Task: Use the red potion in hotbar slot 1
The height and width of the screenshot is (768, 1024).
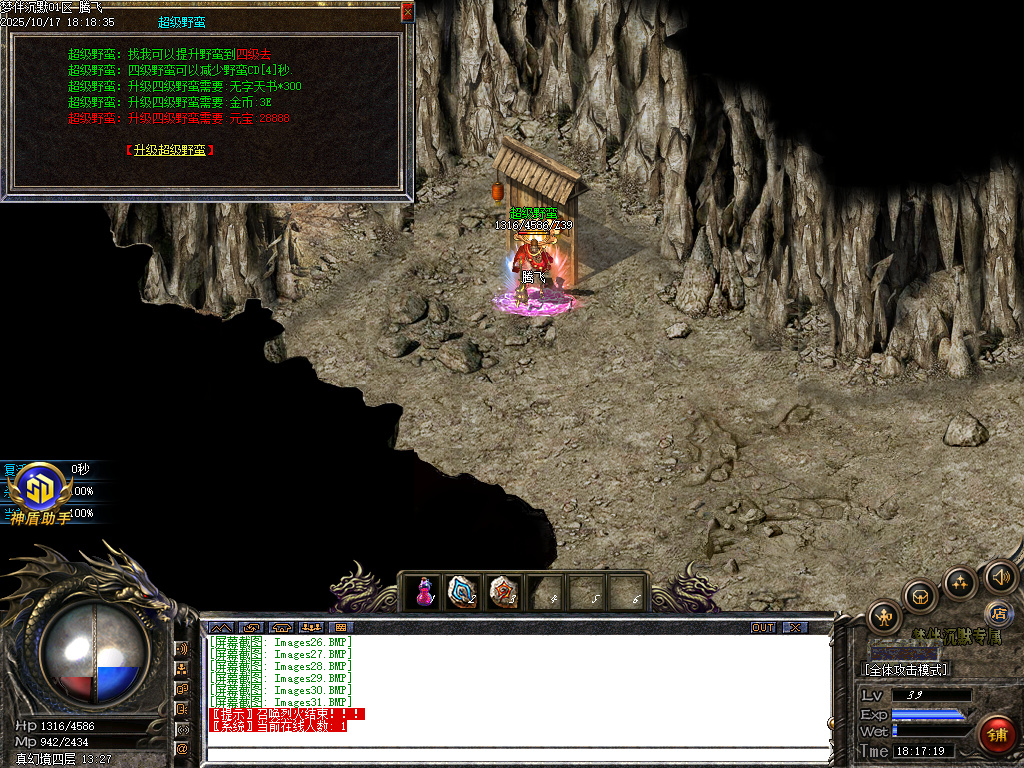Action: pyautogui.click(x=425, y=591)
